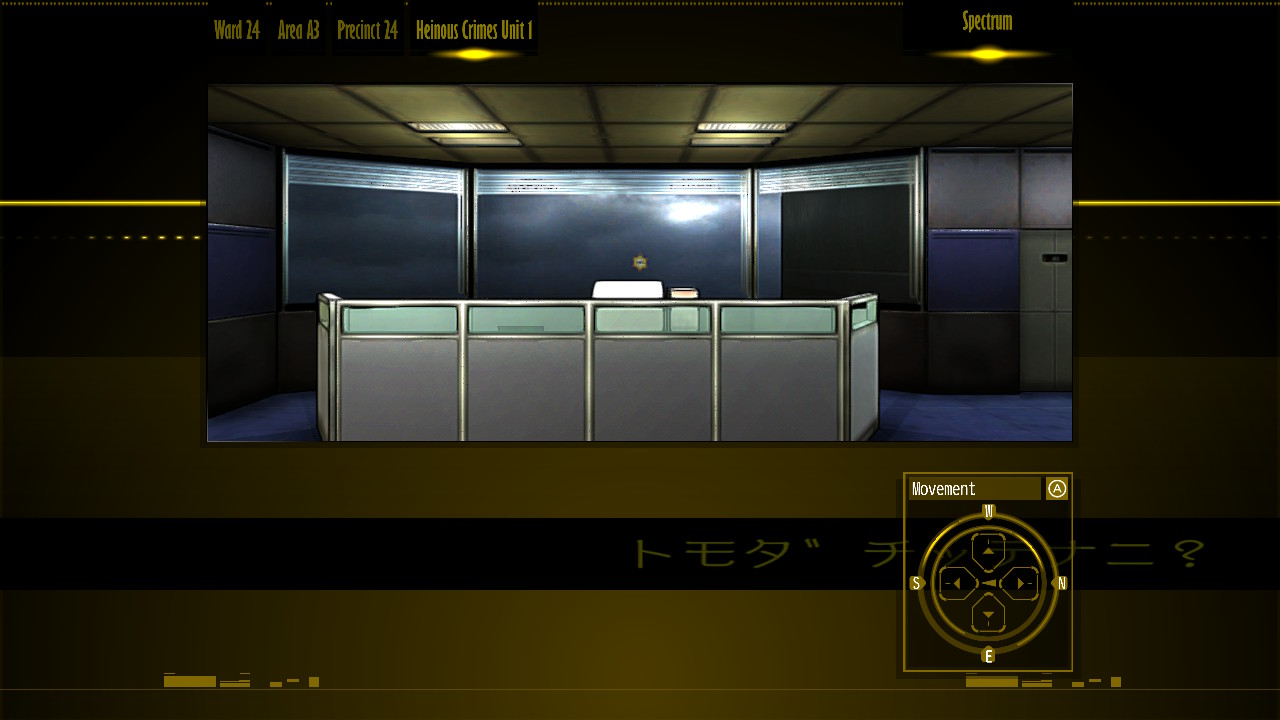The image size is (1280, 720).
Task: Open the Precinct 24 tab
Action: click(367, 30)
